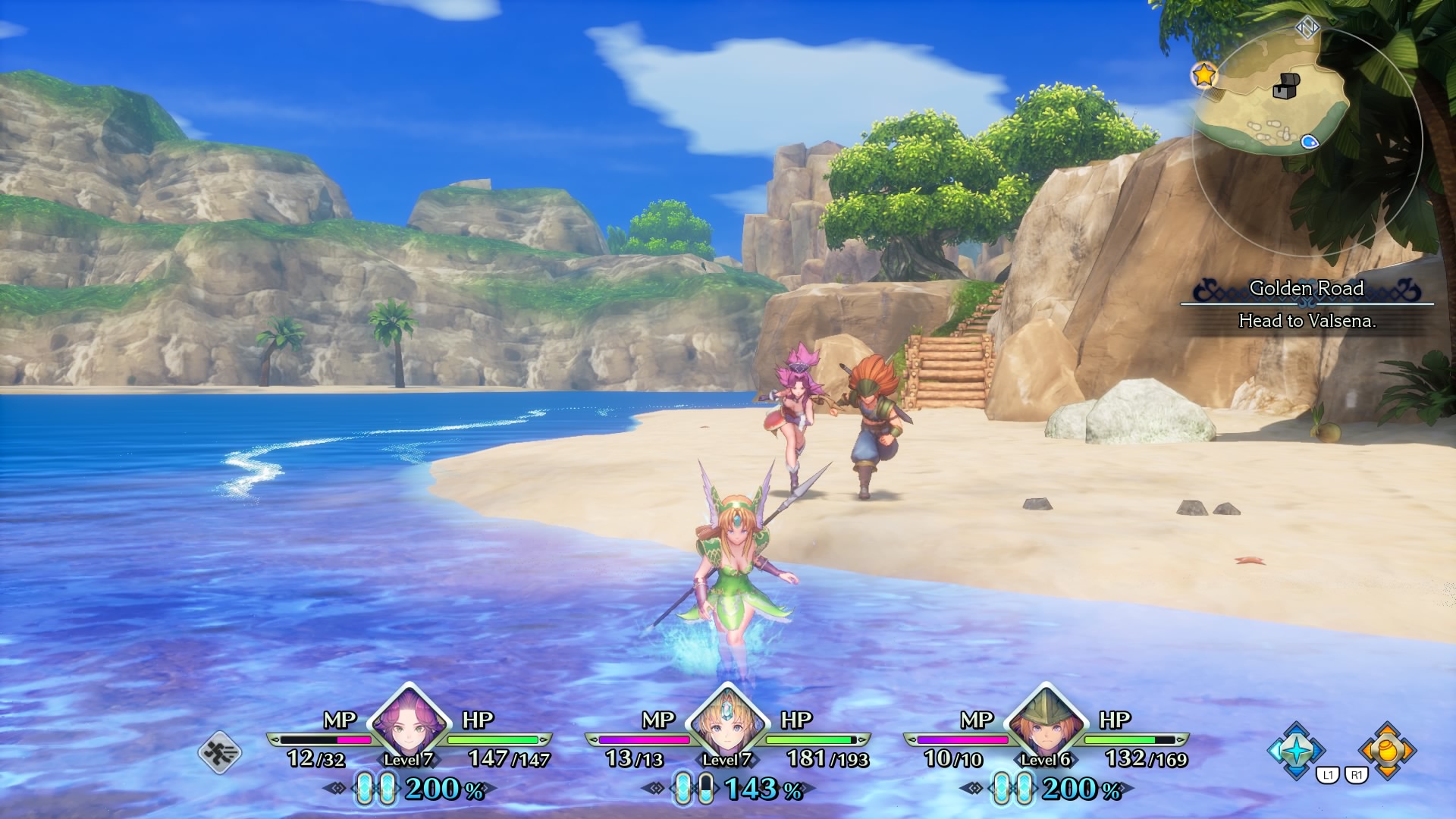Screen dimensions: 1456x819
Task: Open the orange item pouch shortcut
Action: [1387, 750]
